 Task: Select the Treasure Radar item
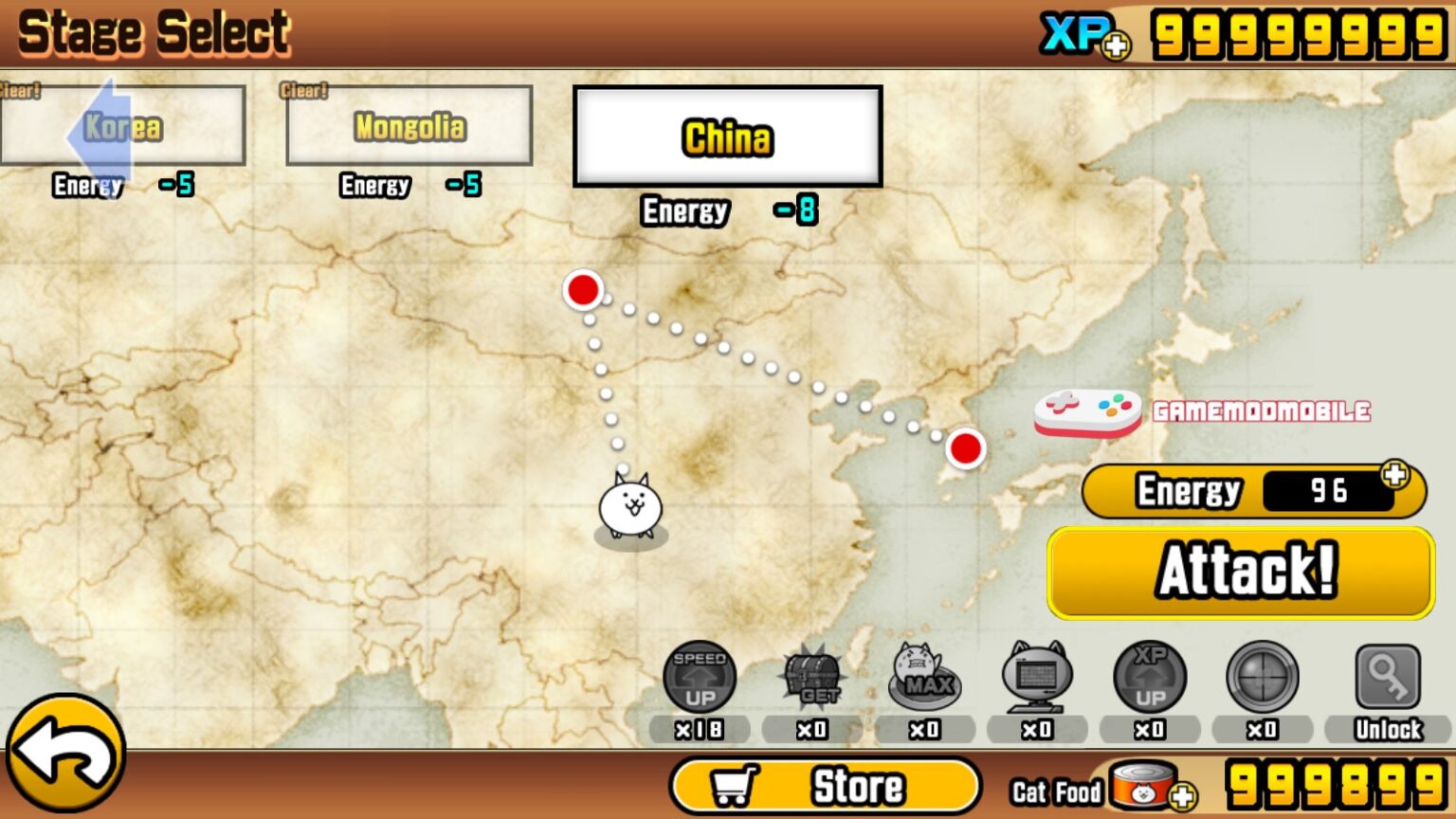tap(812, 675)
